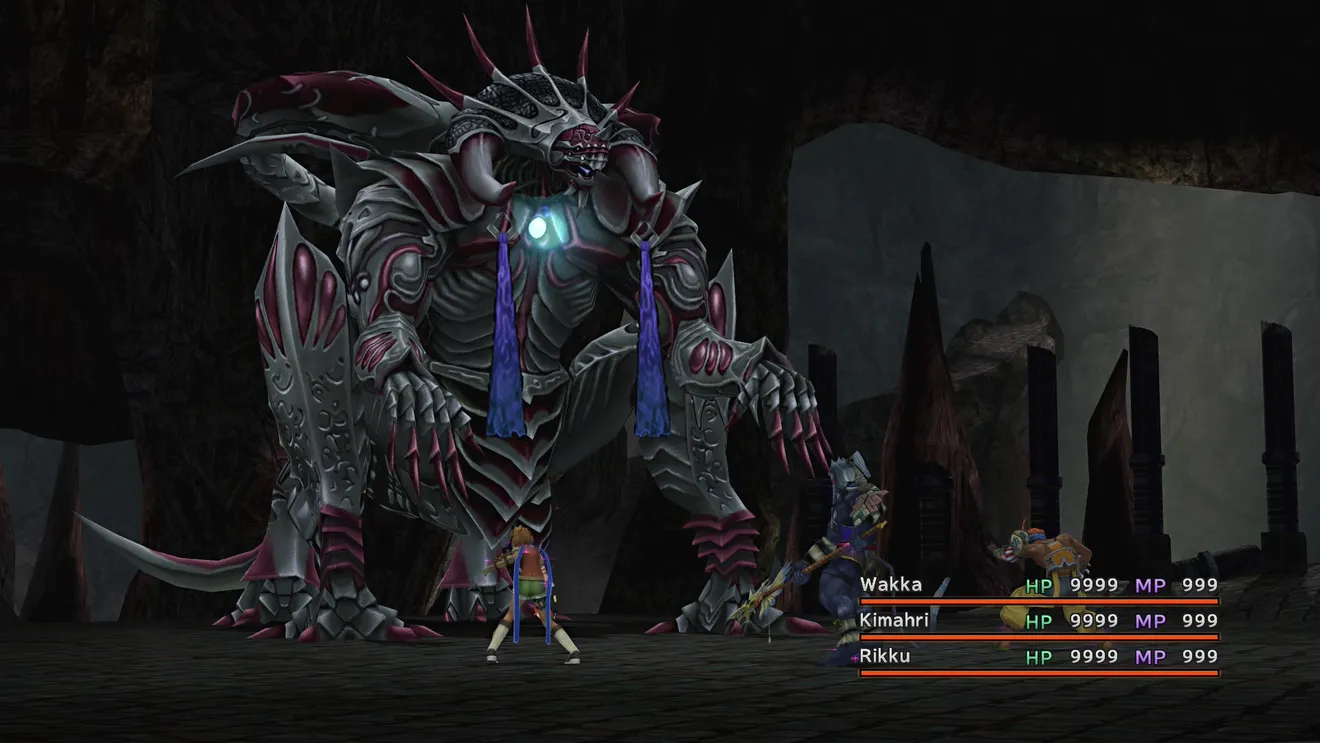Viewport: 1320px width, 743px height.
Task: Select Wakka in the party list
Action: (891, 585)
